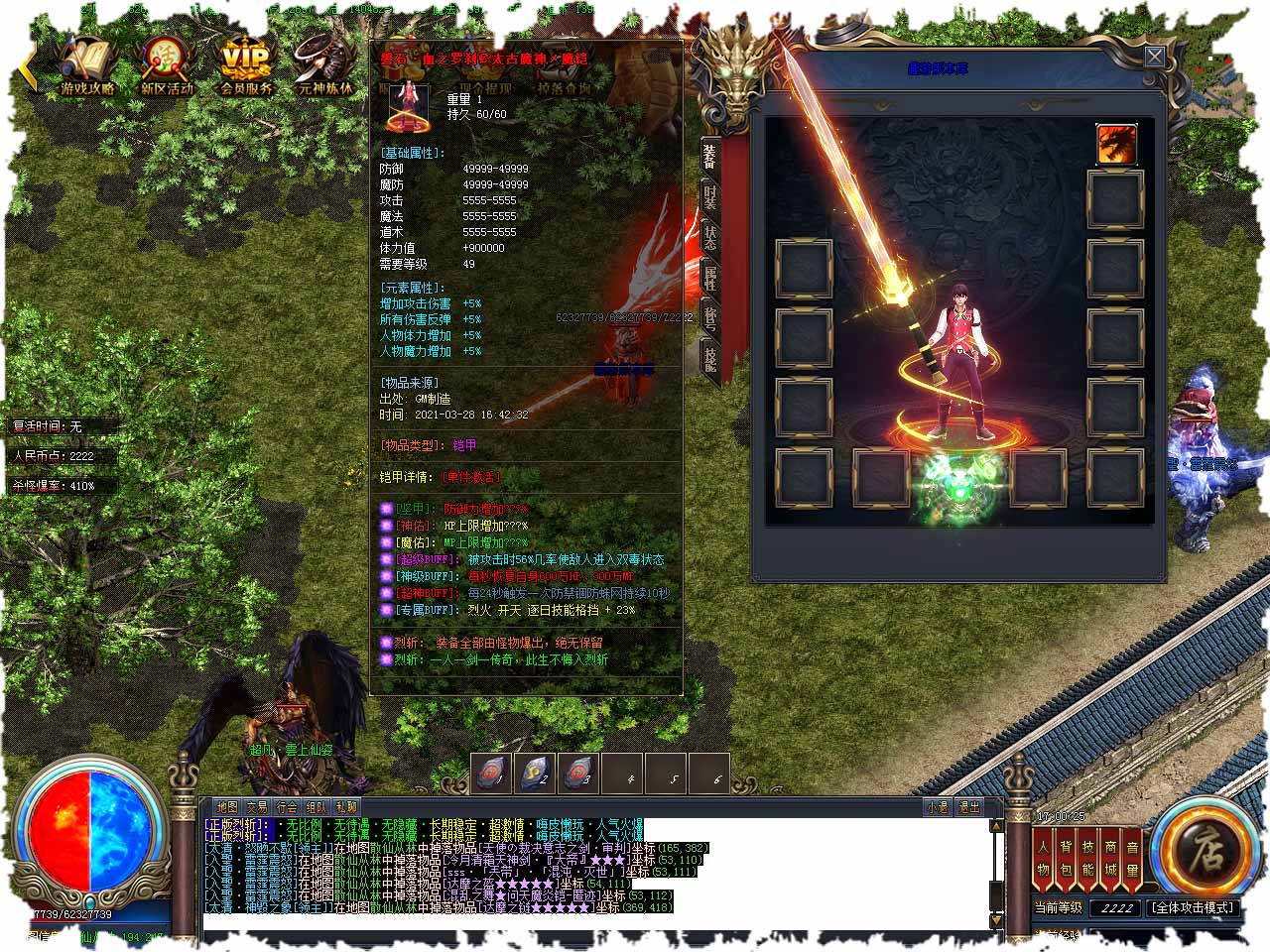Select the 行会 guild chat tab

coord(287,807)
